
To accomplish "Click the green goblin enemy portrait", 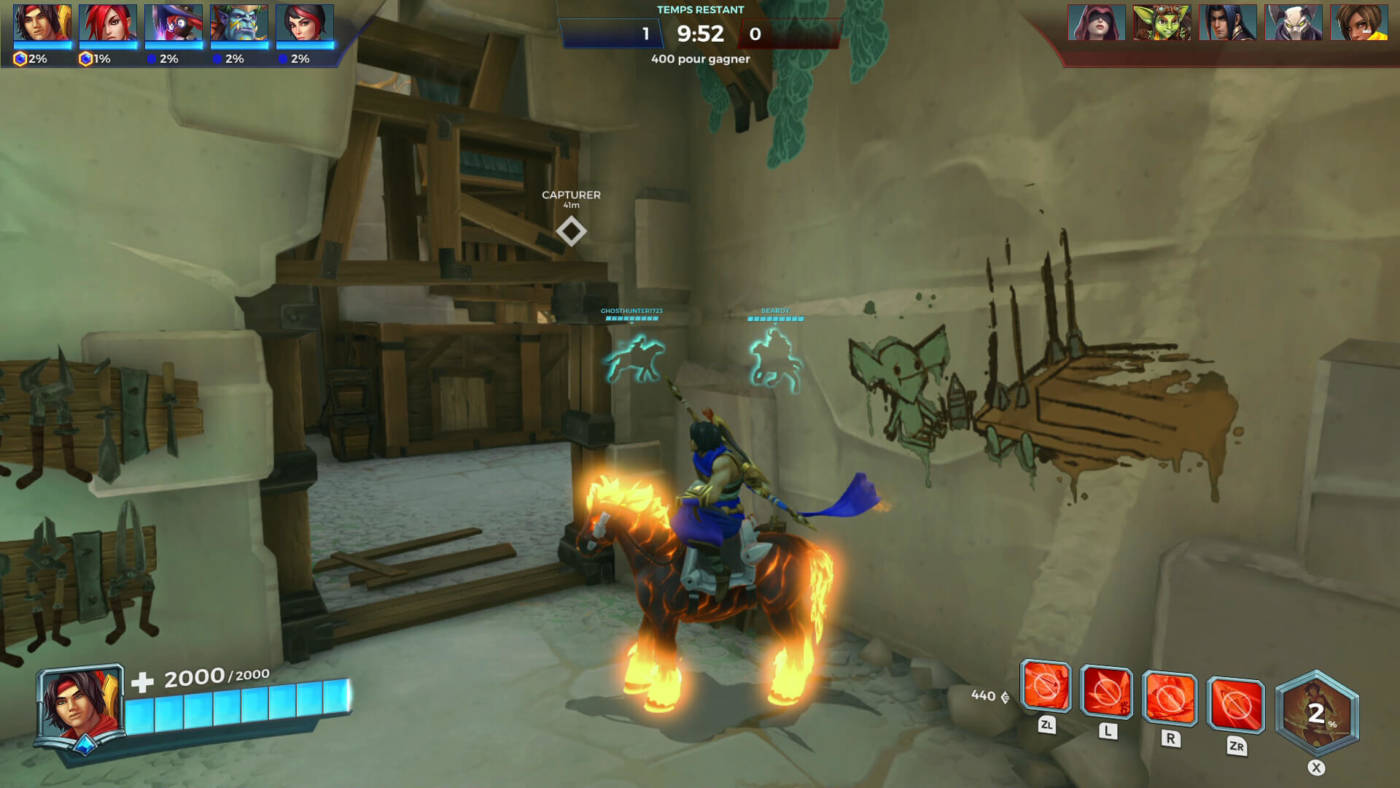I will (x=1162, y=22).
